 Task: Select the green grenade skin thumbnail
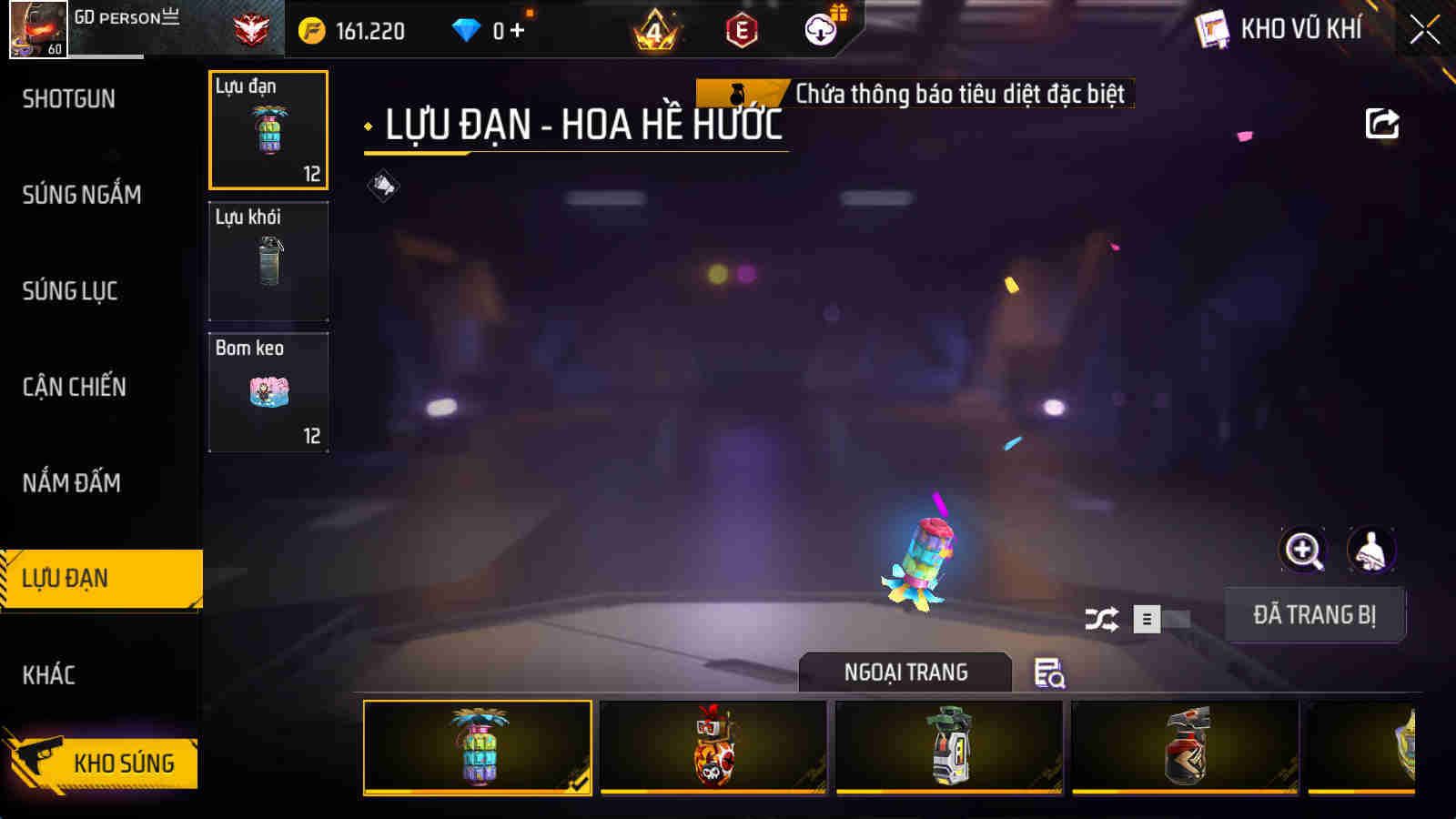[x=949, y=748]
